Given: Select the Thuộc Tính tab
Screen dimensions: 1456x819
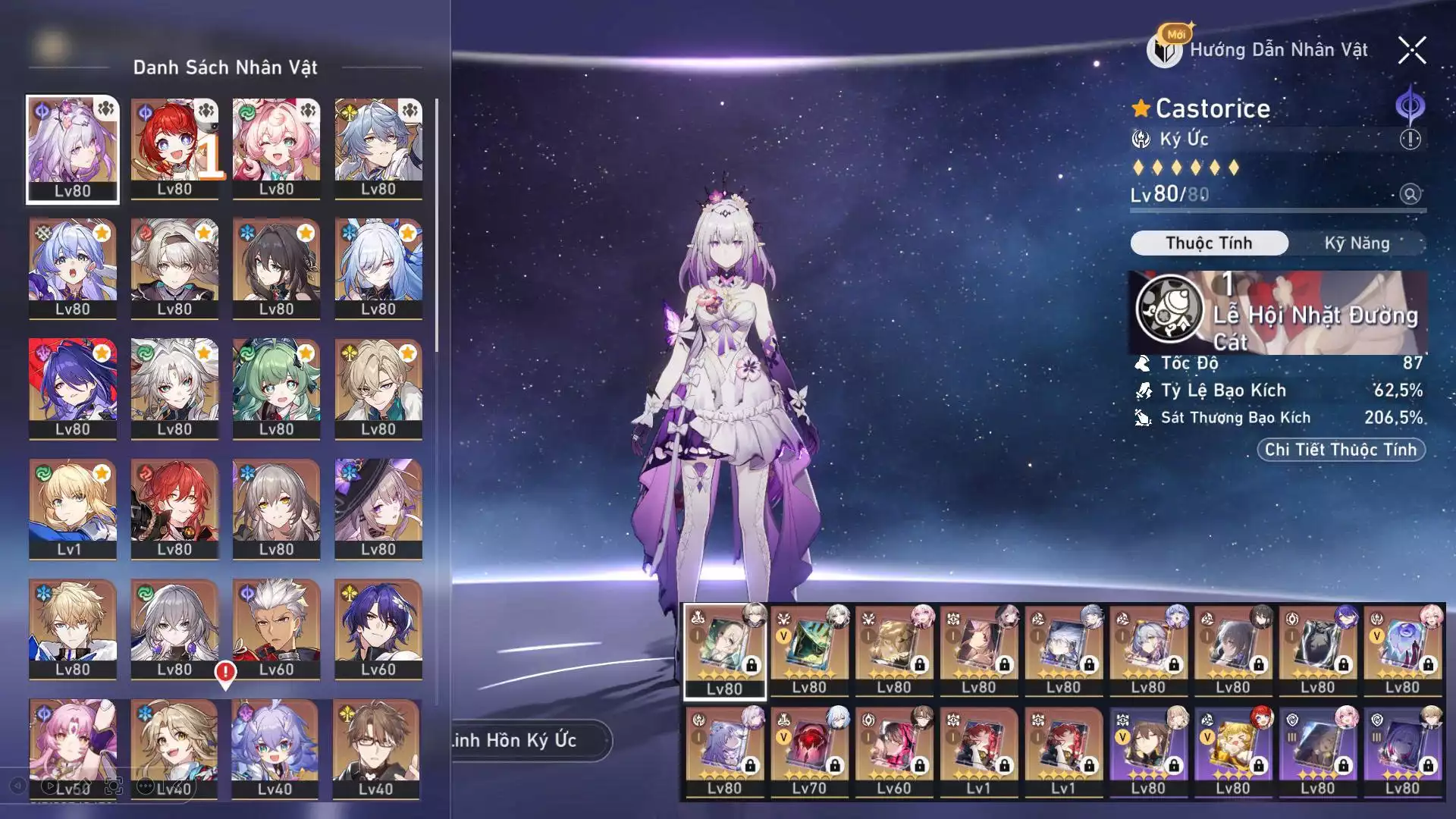Looking at the screenshot, I should click(1209, 243).
